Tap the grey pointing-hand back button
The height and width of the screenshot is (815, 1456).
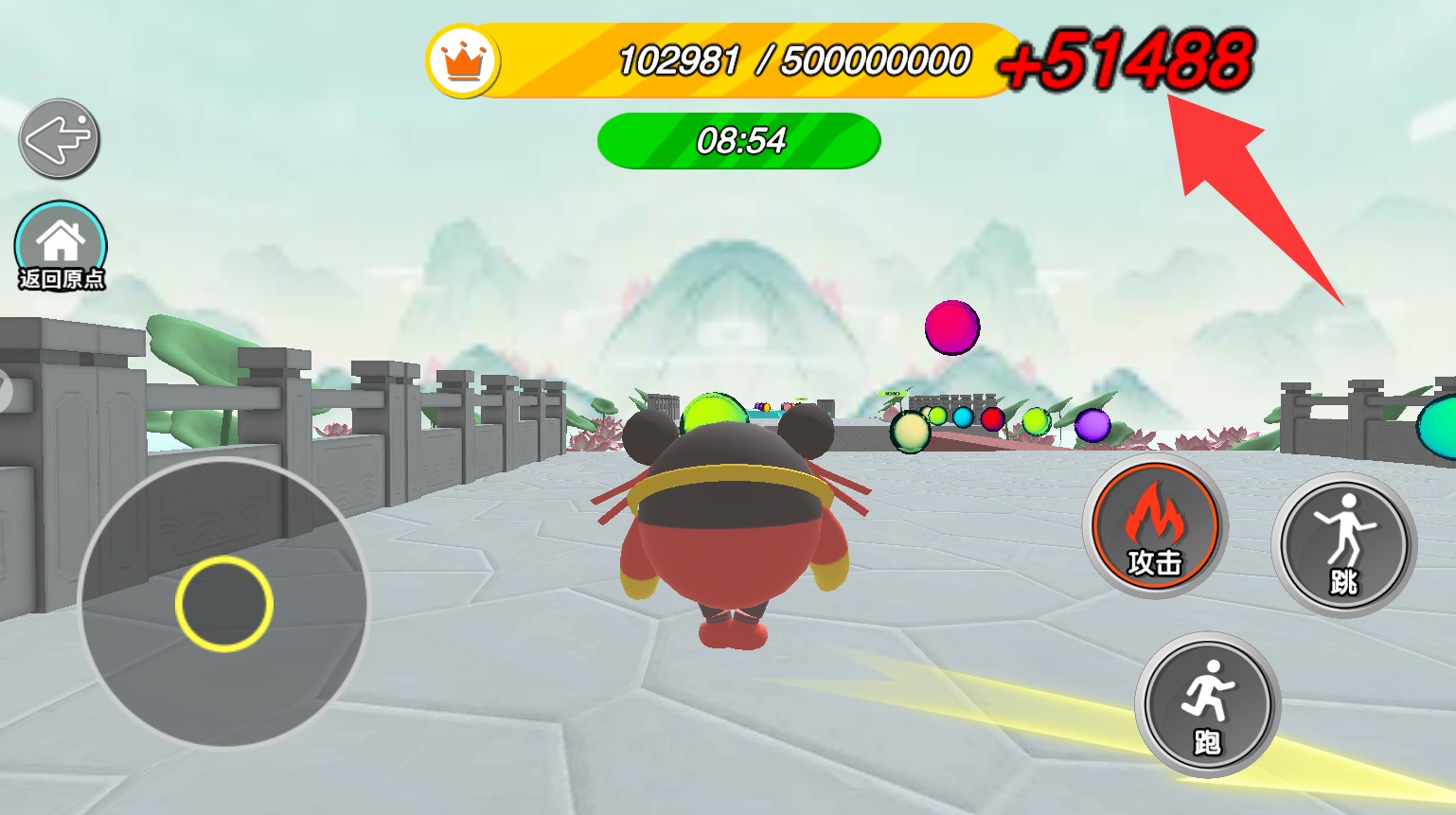click(x=59, y=139)
